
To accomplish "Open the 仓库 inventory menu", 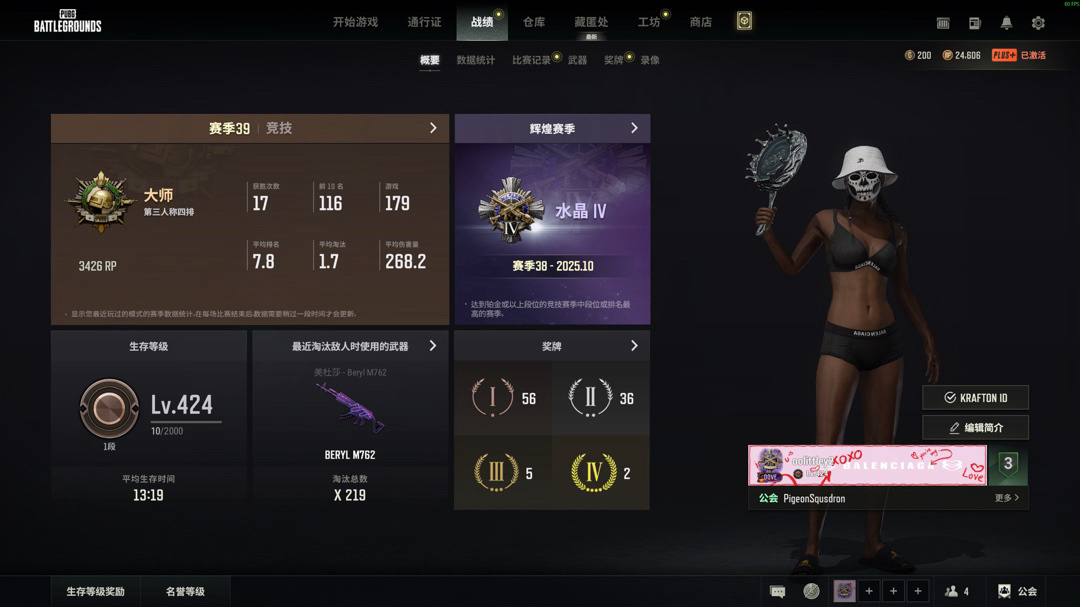I will click(534, 22).
